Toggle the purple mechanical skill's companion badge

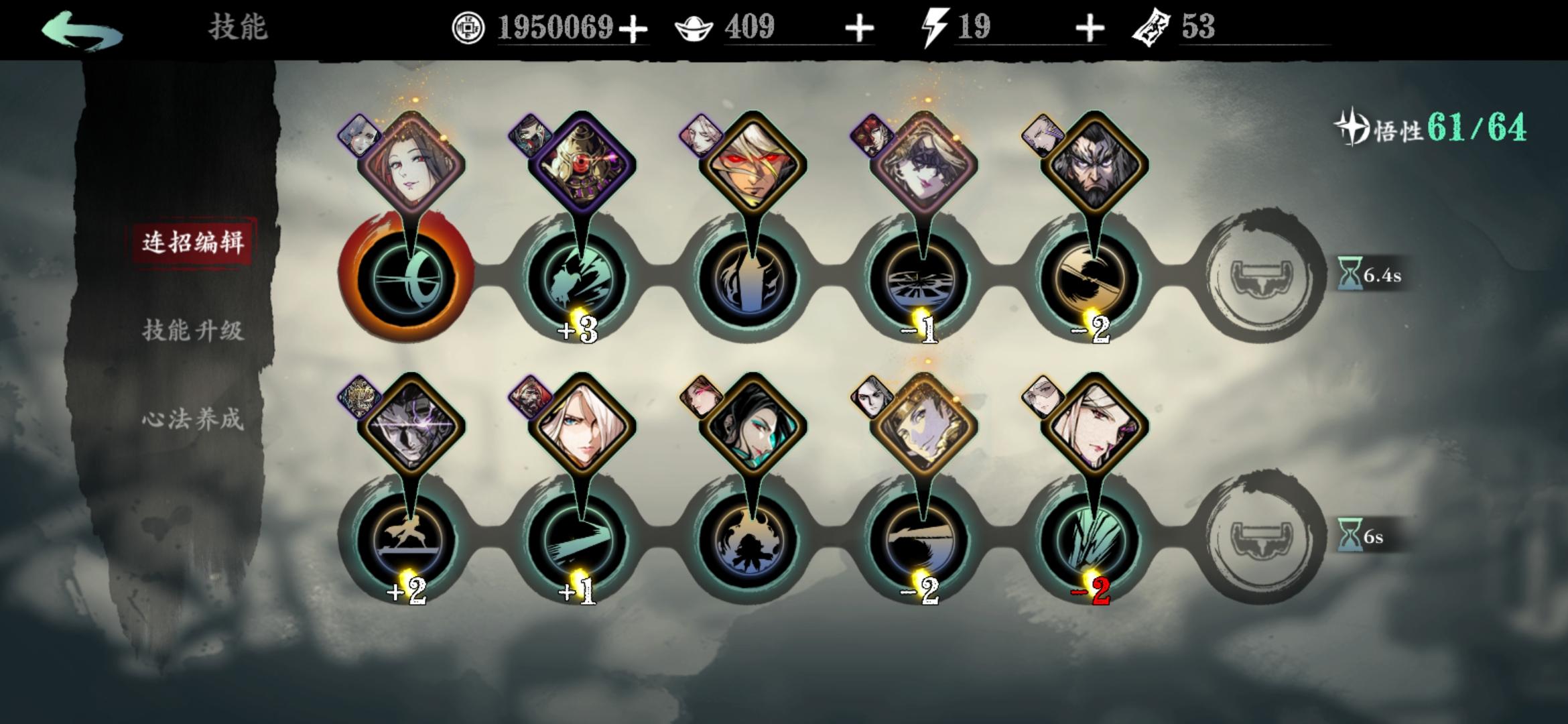[529, 134]
